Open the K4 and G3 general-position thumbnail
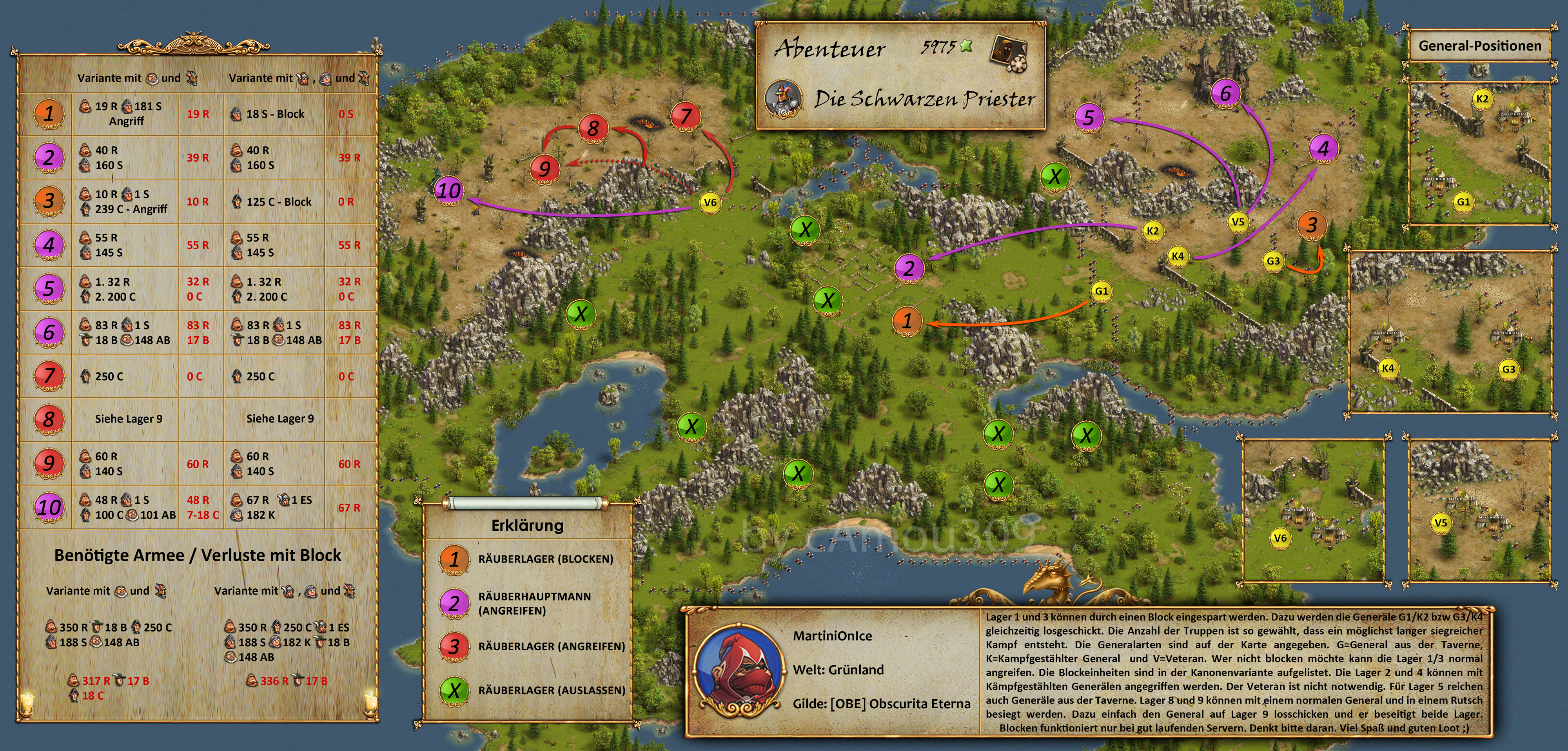The height and width of the screenshot is (751, 1568). tap(1451, 332)
